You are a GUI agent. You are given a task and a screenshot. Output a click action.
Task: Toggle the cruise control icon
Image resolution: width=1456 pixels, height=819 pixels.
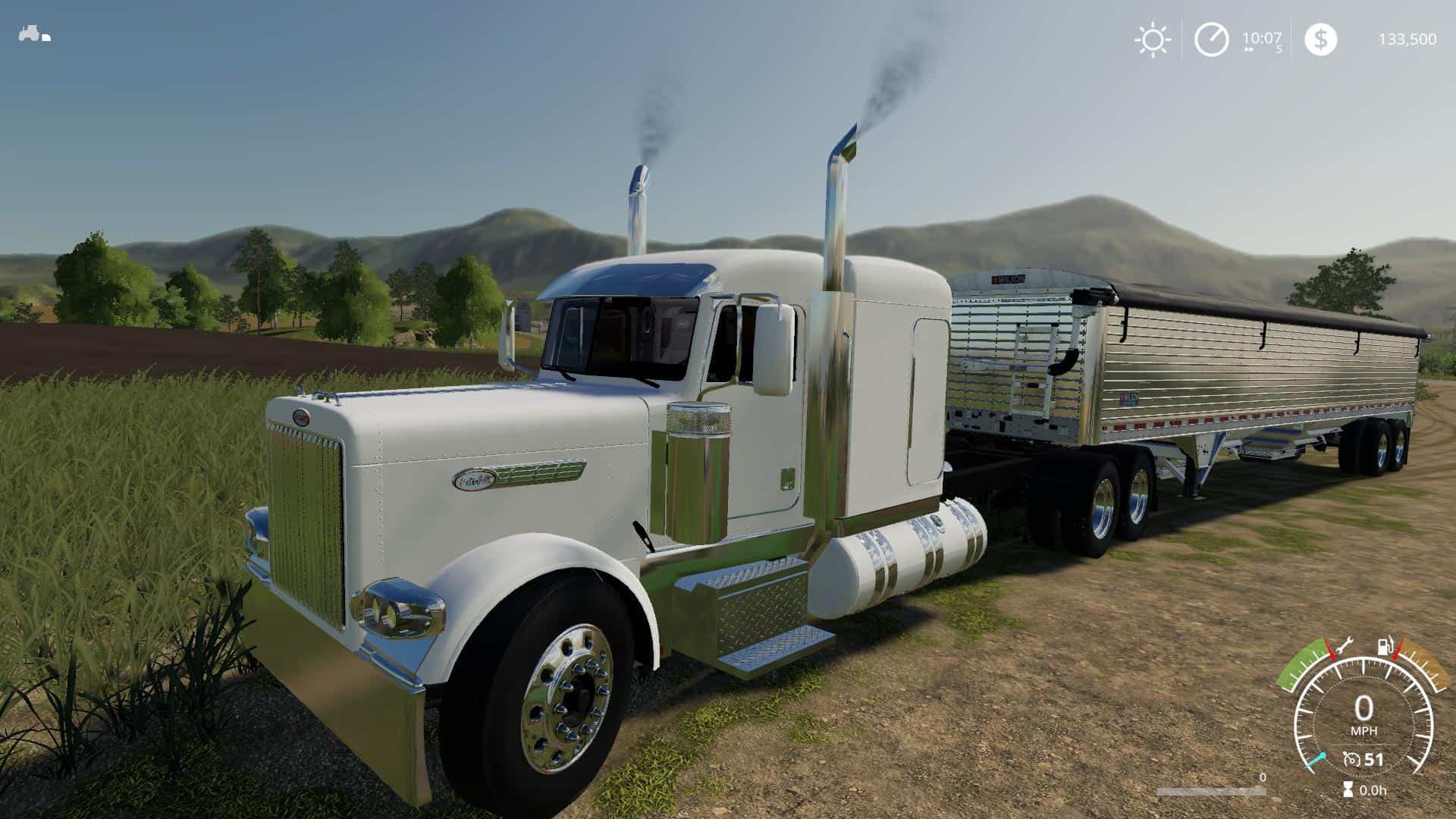pyautogui.click(x=1351, y=760)
